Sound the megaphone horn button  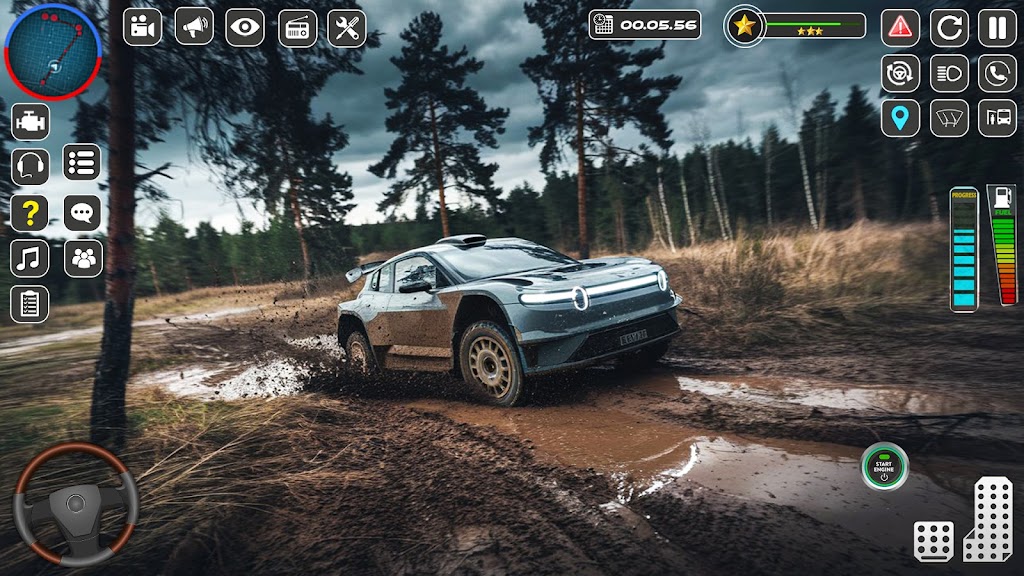tap(194, 27)
